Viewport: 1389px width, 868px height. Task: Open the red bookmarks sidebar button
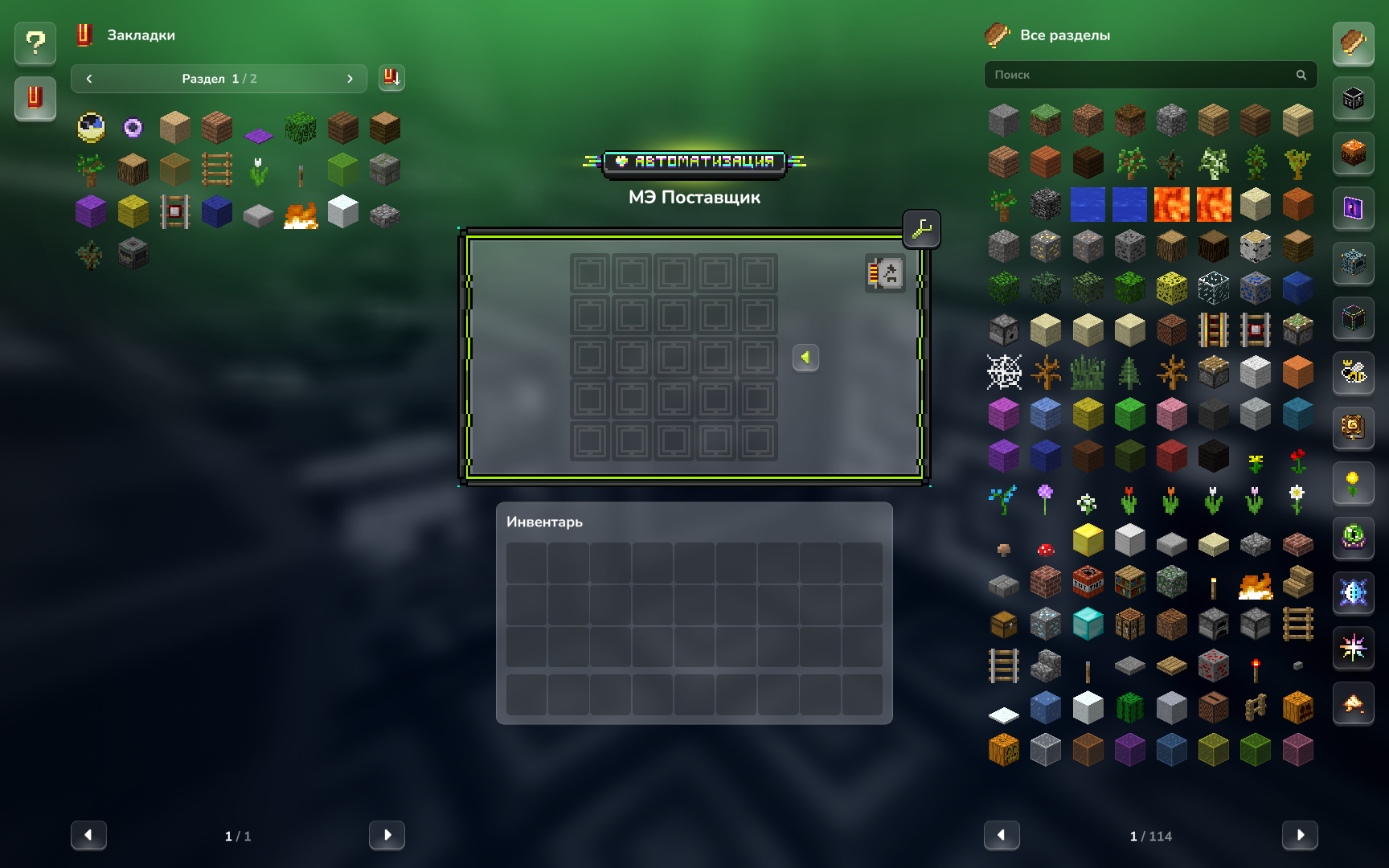click(x=35, y=98)
